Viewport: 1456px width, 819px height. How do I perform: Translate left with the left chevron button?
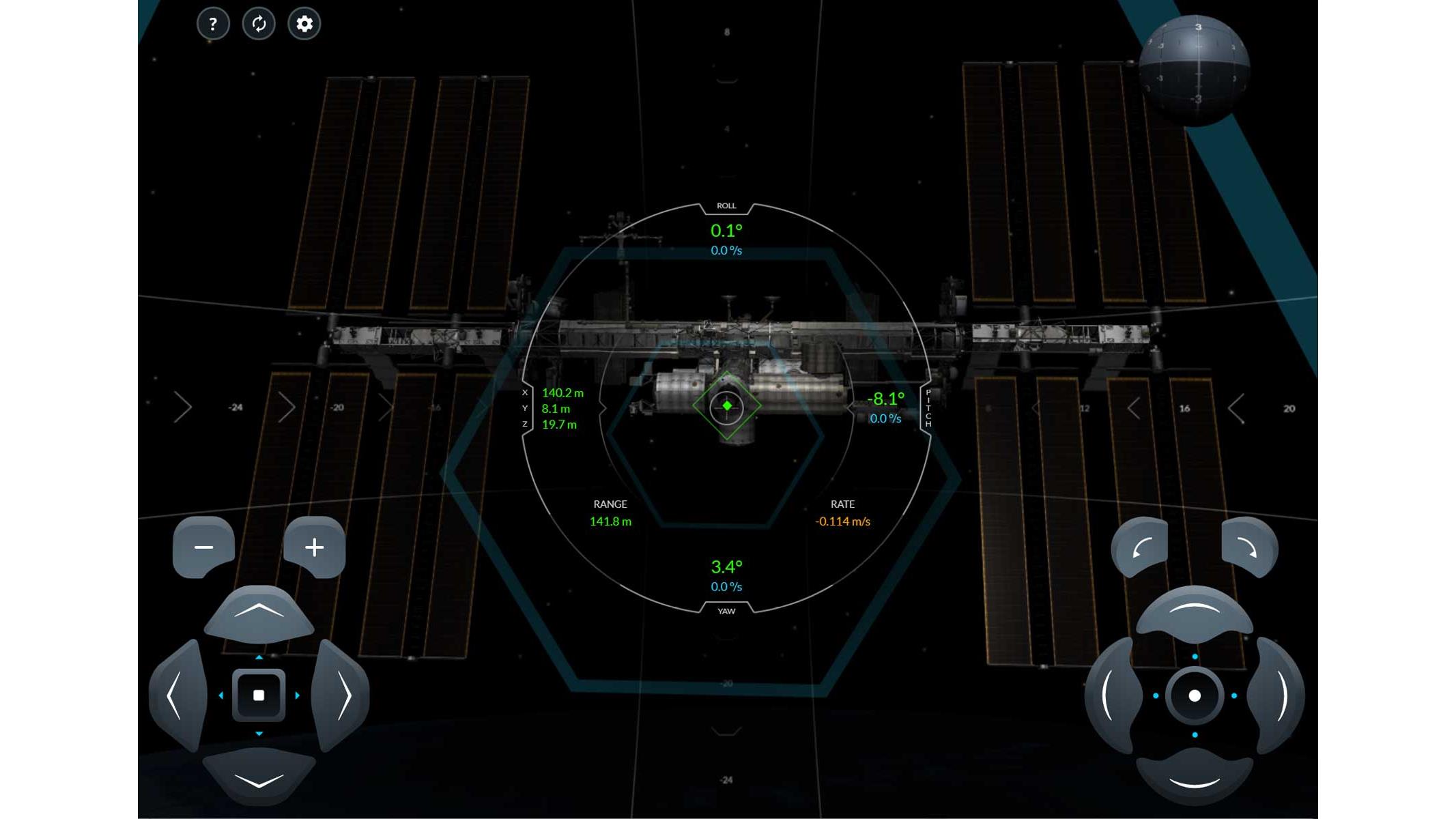176,695
